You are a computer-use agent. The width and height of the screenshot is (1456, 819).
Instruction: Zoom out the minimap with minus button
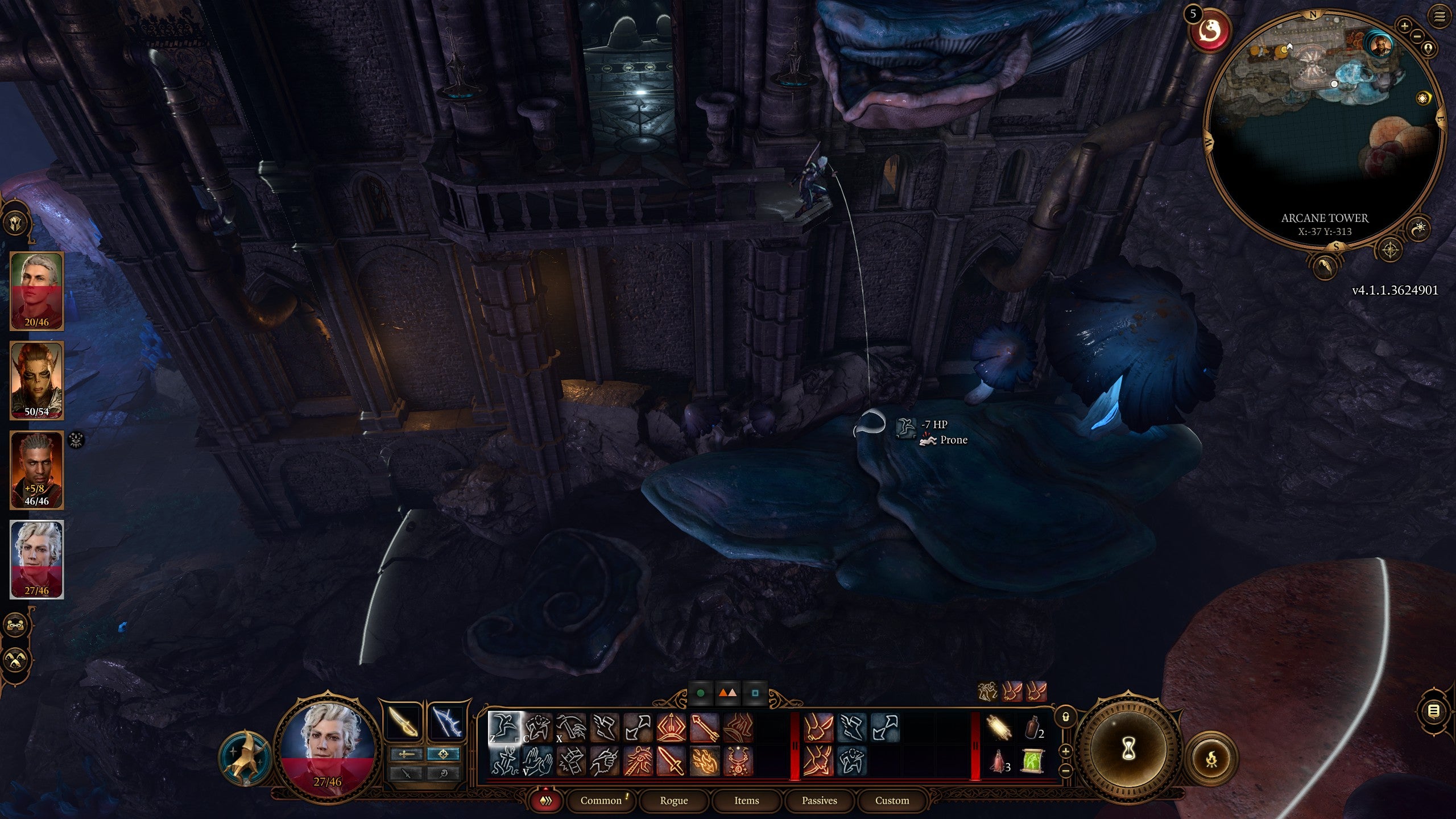coord(1417,36)
